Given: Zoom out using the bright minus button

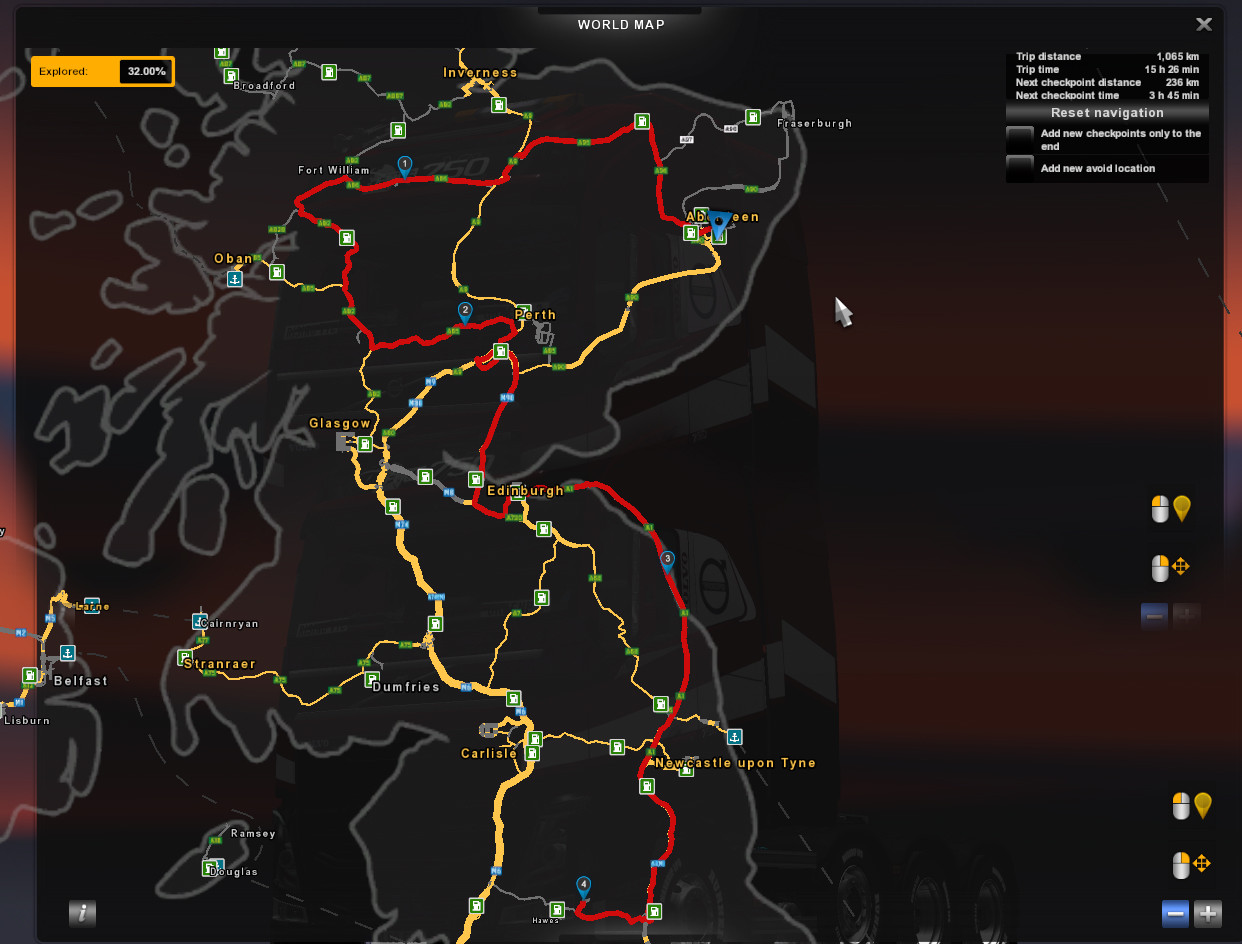Looking at the screenshot, I should coord(1176,913).
